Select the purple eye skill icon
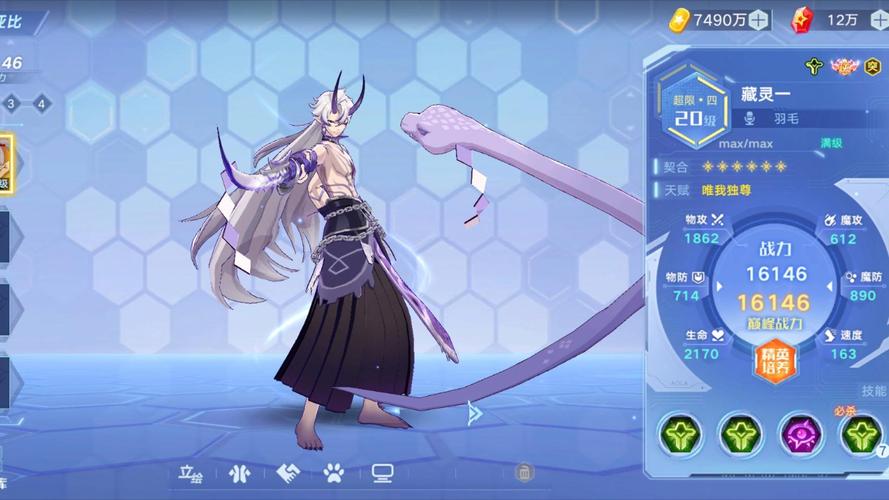This screenshot has height=500, width=889. click(801, 433)
